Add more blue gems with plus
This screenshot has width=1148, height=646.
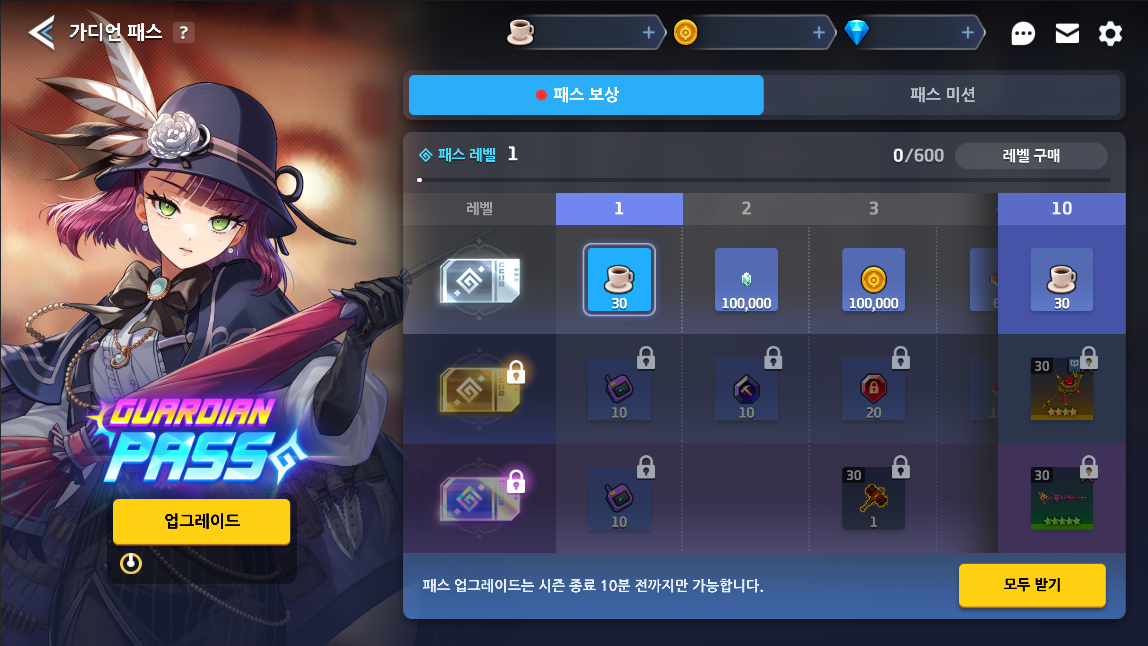coord(968,33)
